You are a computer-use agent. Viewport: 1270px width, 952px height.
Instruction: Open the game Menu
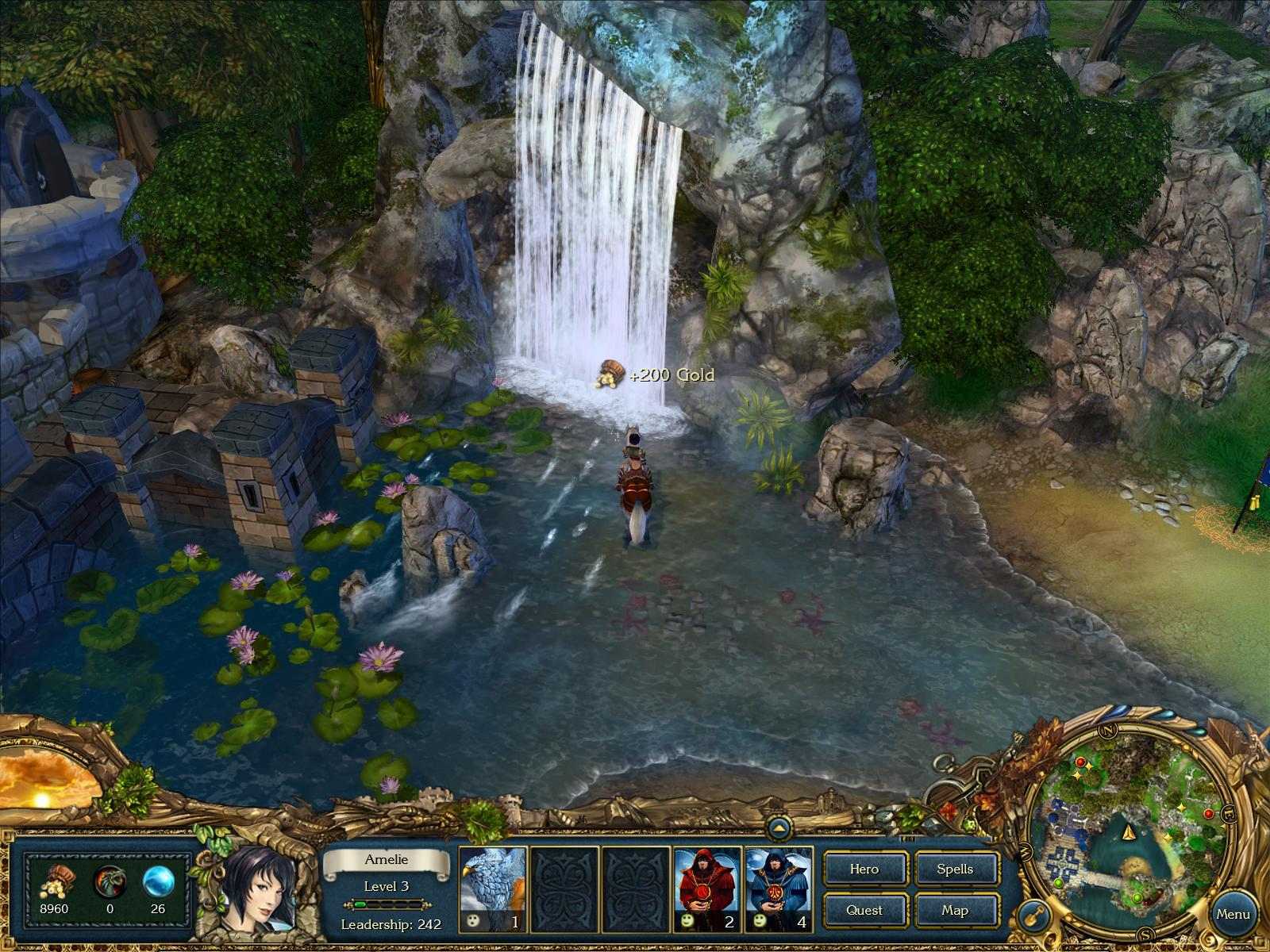(x=1235, y=914)
